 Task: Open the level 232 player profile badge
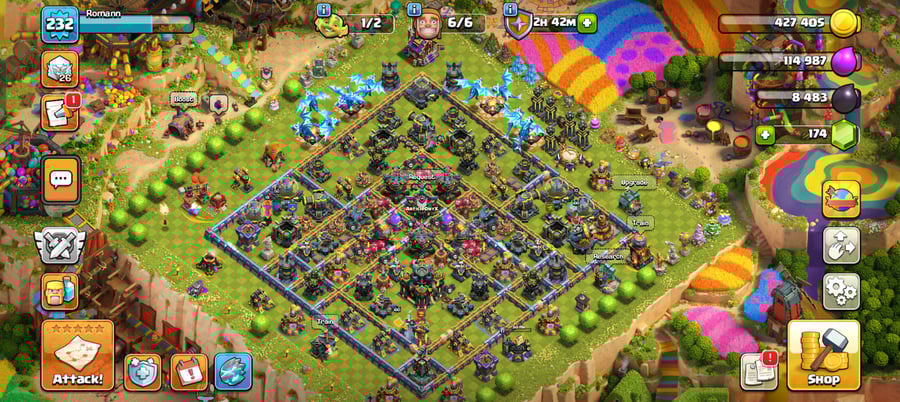point(59,24)
